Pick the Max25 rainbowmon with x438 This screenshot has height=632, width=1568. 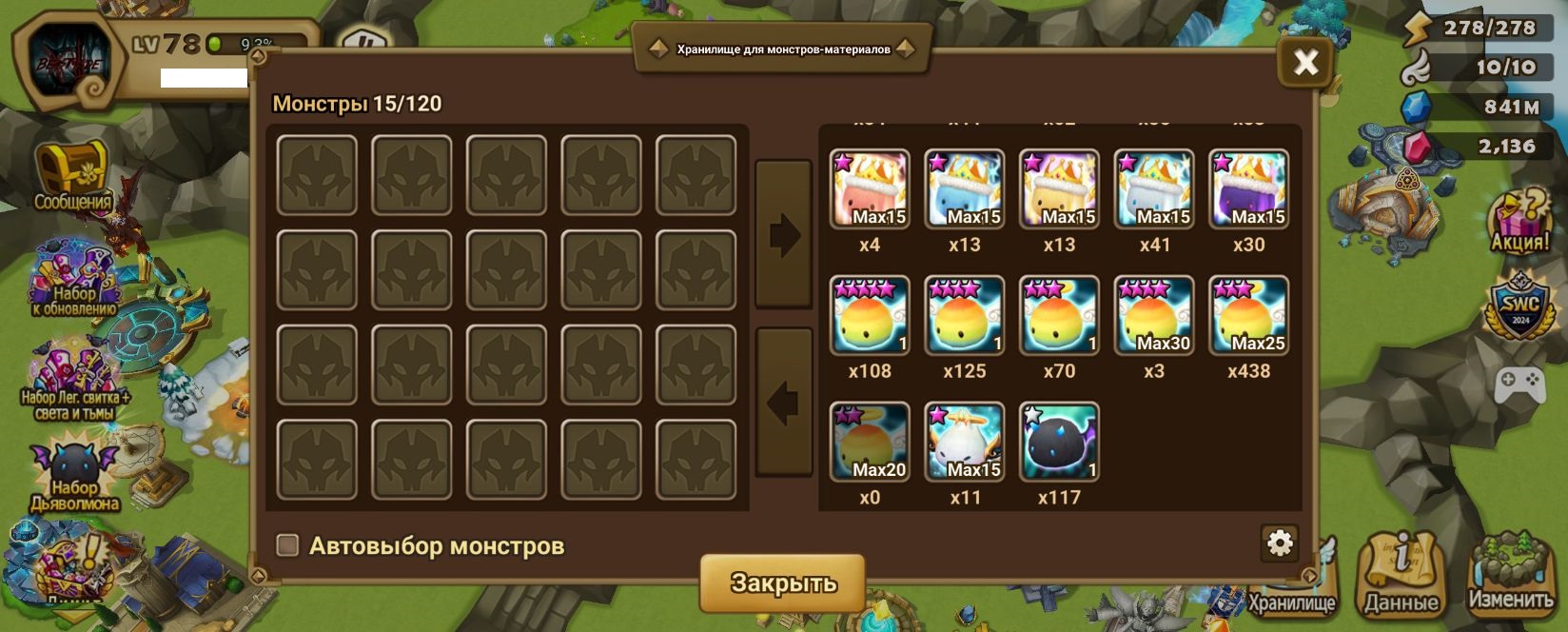[1248, 315]
